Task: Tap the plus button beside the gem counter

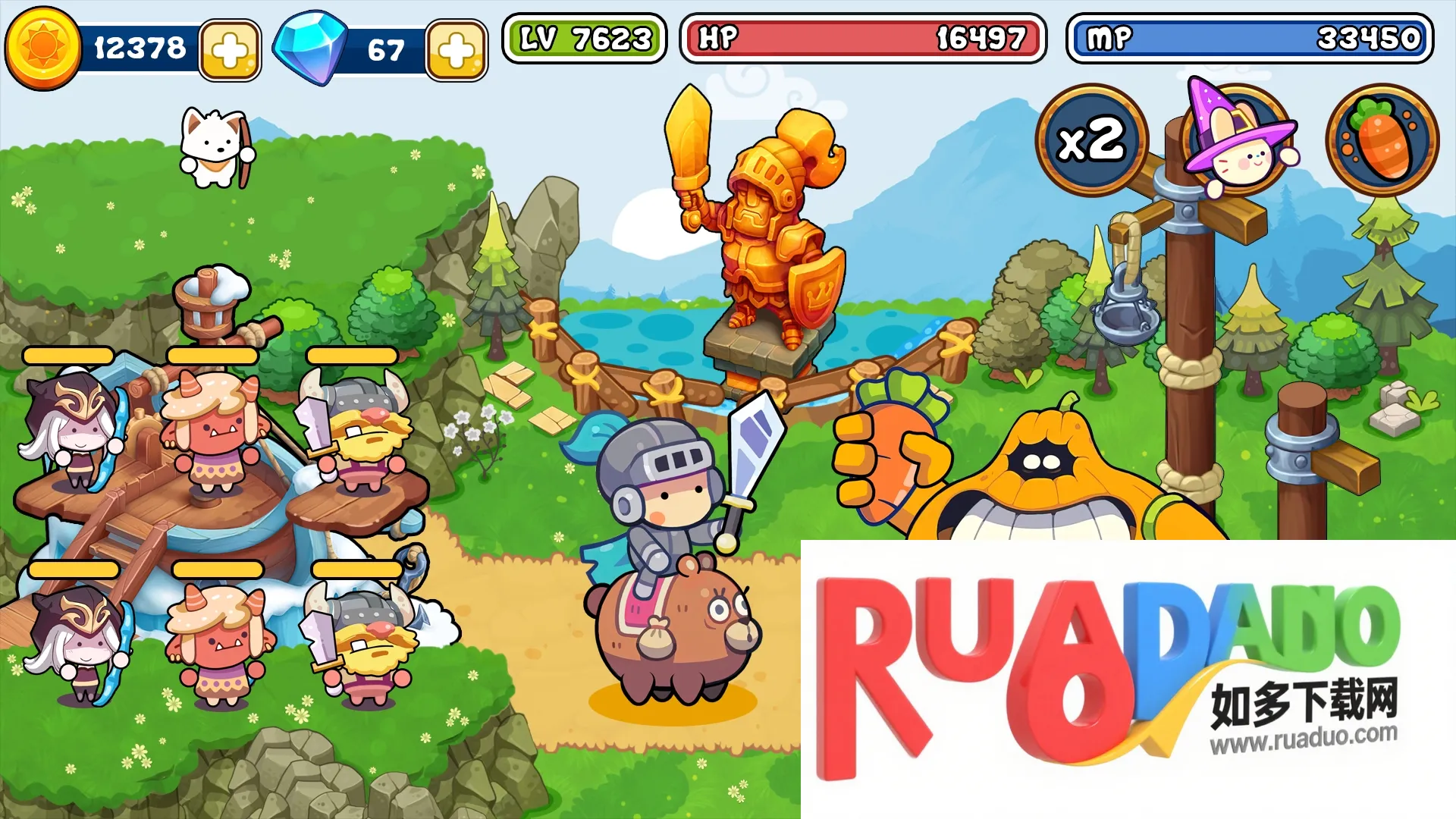Action: (x=457, y=51)
